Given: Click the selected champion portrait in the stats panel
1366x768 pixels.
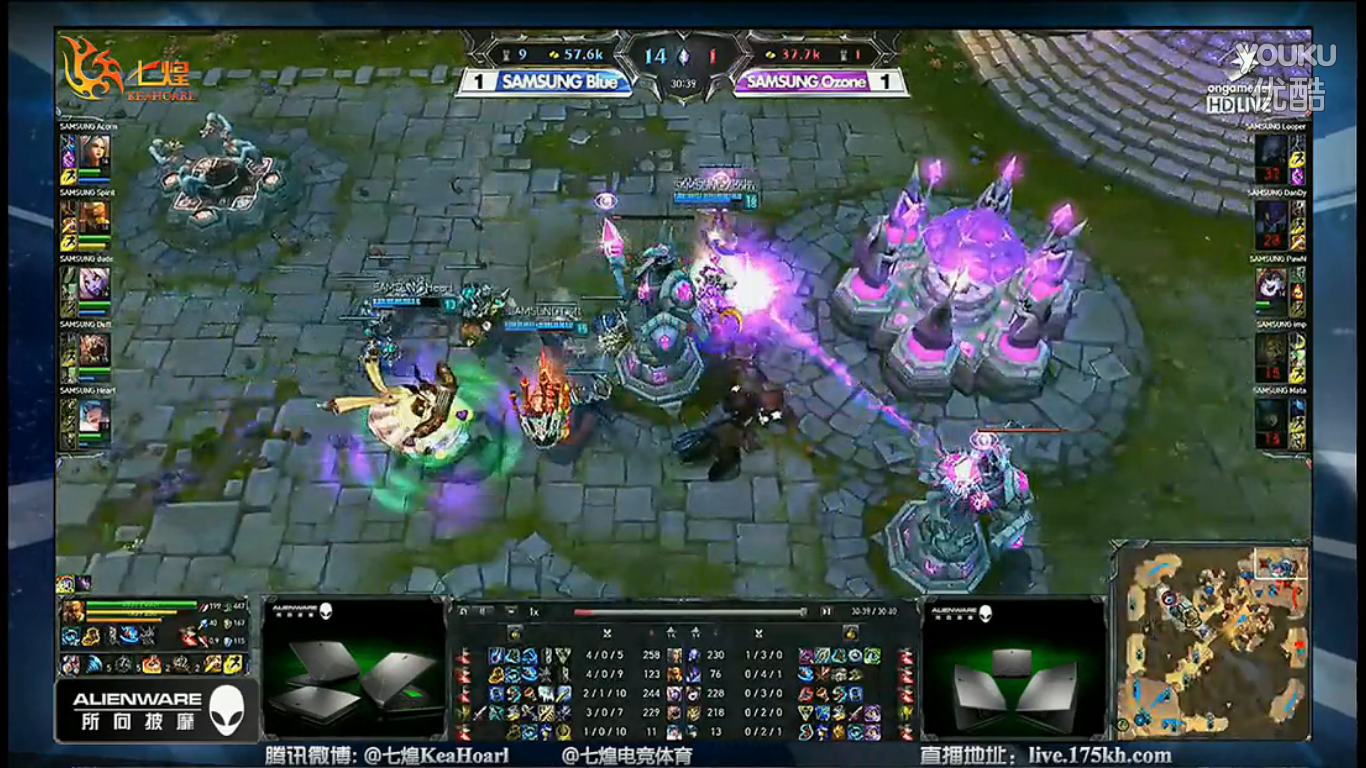Looking at the screenshot, I should [x=72, y=612].
